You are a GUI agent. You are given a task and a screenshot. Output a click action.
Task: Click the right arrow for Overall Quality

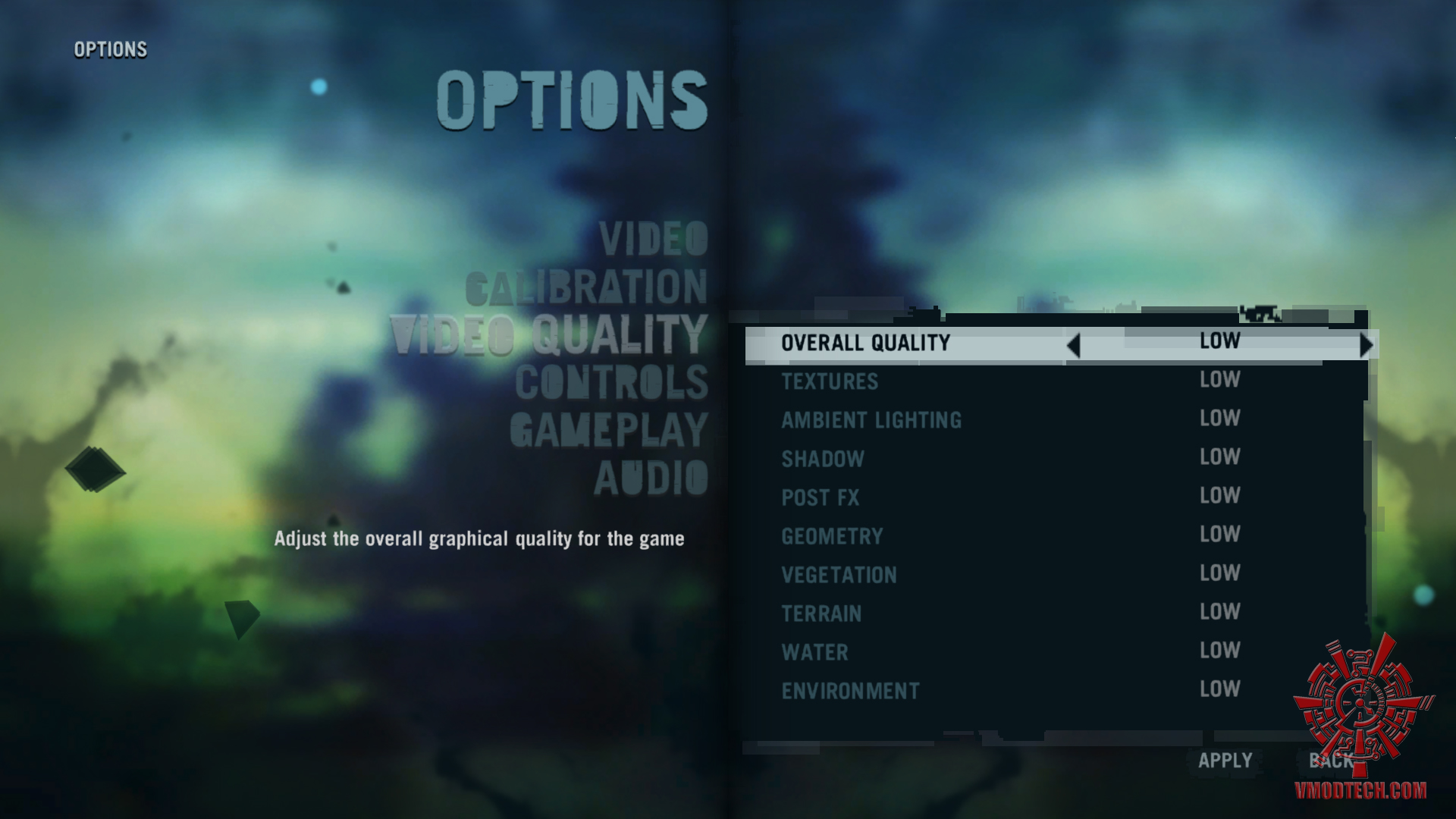pyautogui.click(x=1366, y=346)
